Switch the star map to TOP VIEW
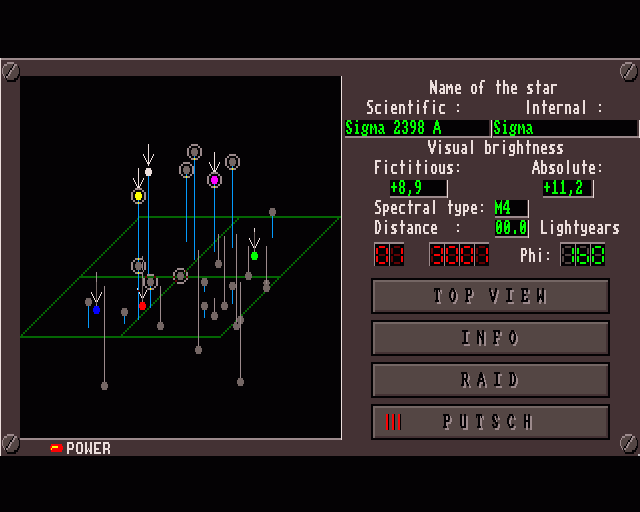 (490, 296)
